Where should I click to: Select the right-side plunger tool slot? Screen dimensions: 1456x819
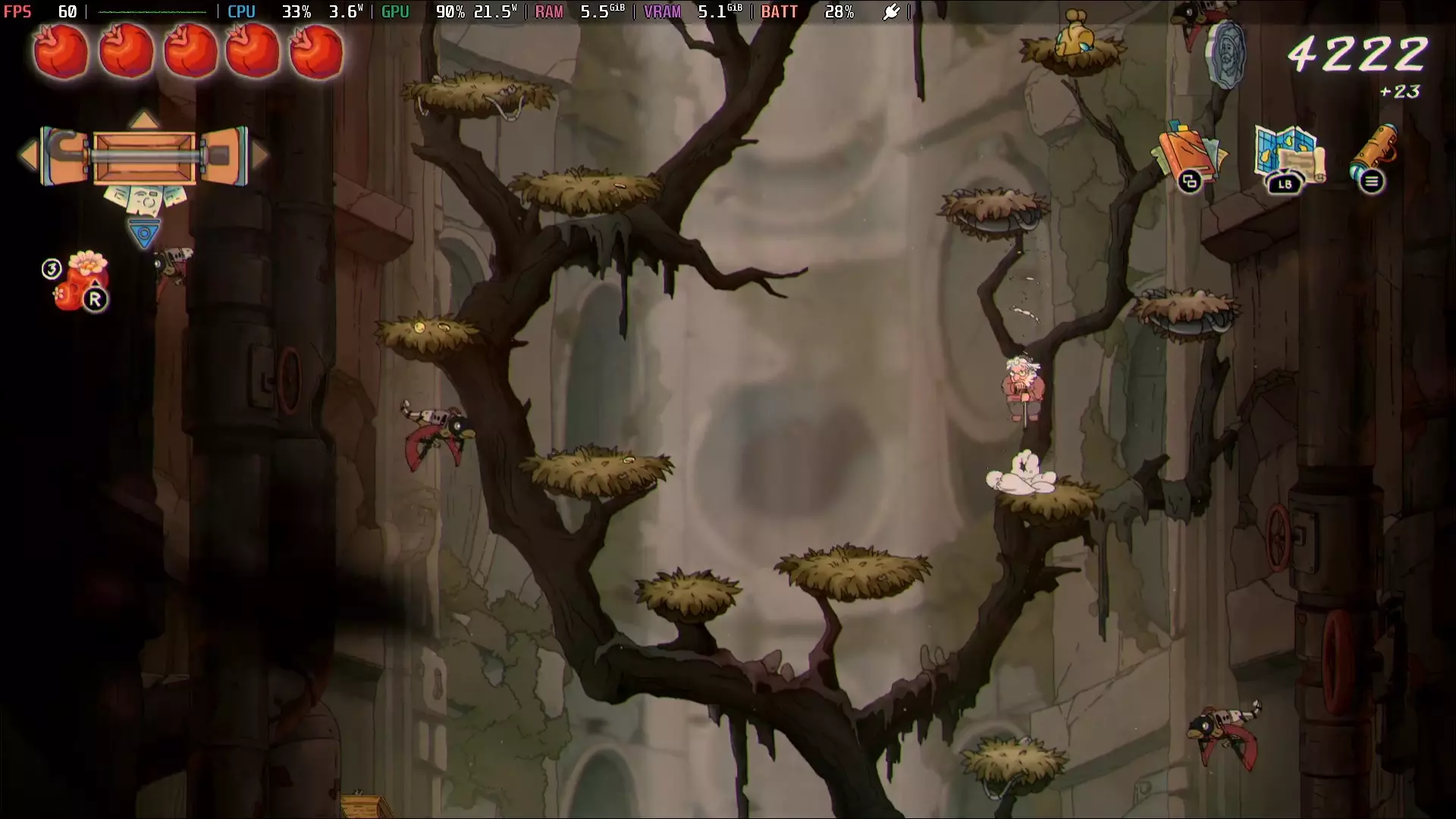[224, 156]
